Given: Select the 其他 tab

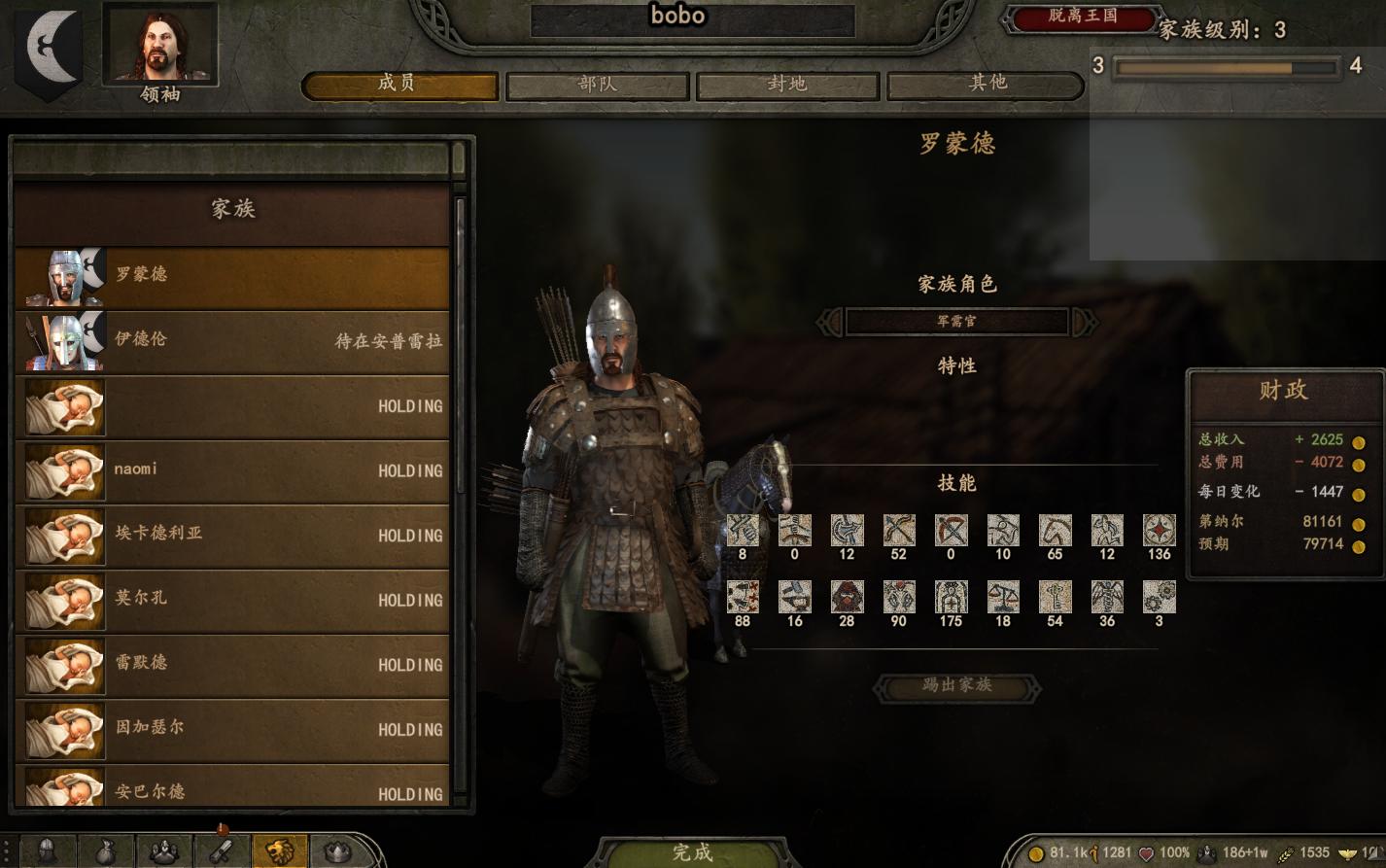Looking at the screenshot, I should [x=986, y=85].
